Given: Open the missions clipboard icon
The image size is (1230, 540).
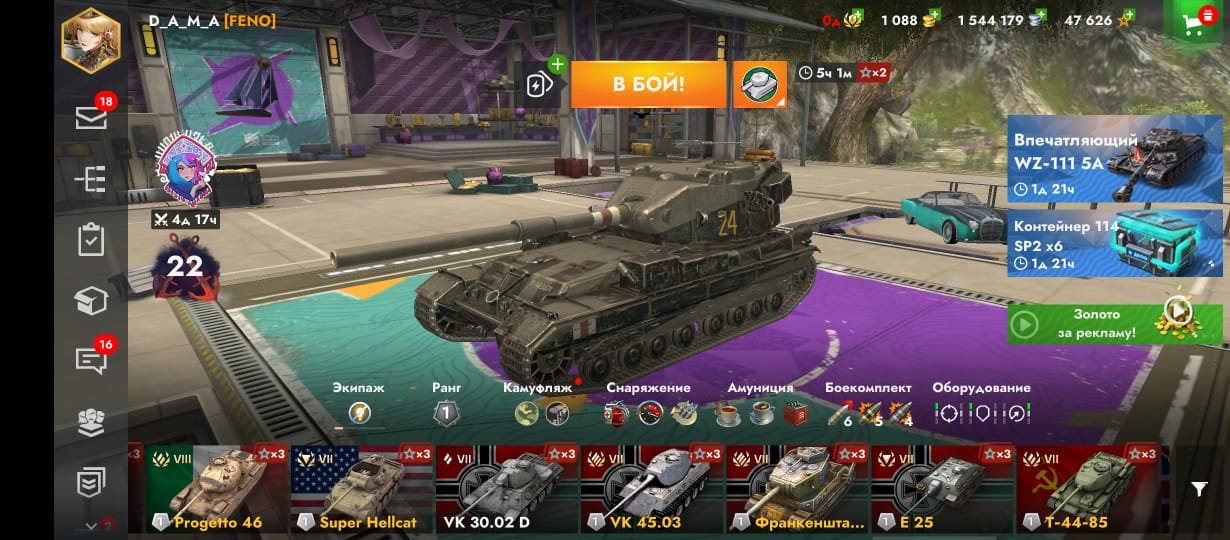Looking at the screenshot, I should (91, 240).
